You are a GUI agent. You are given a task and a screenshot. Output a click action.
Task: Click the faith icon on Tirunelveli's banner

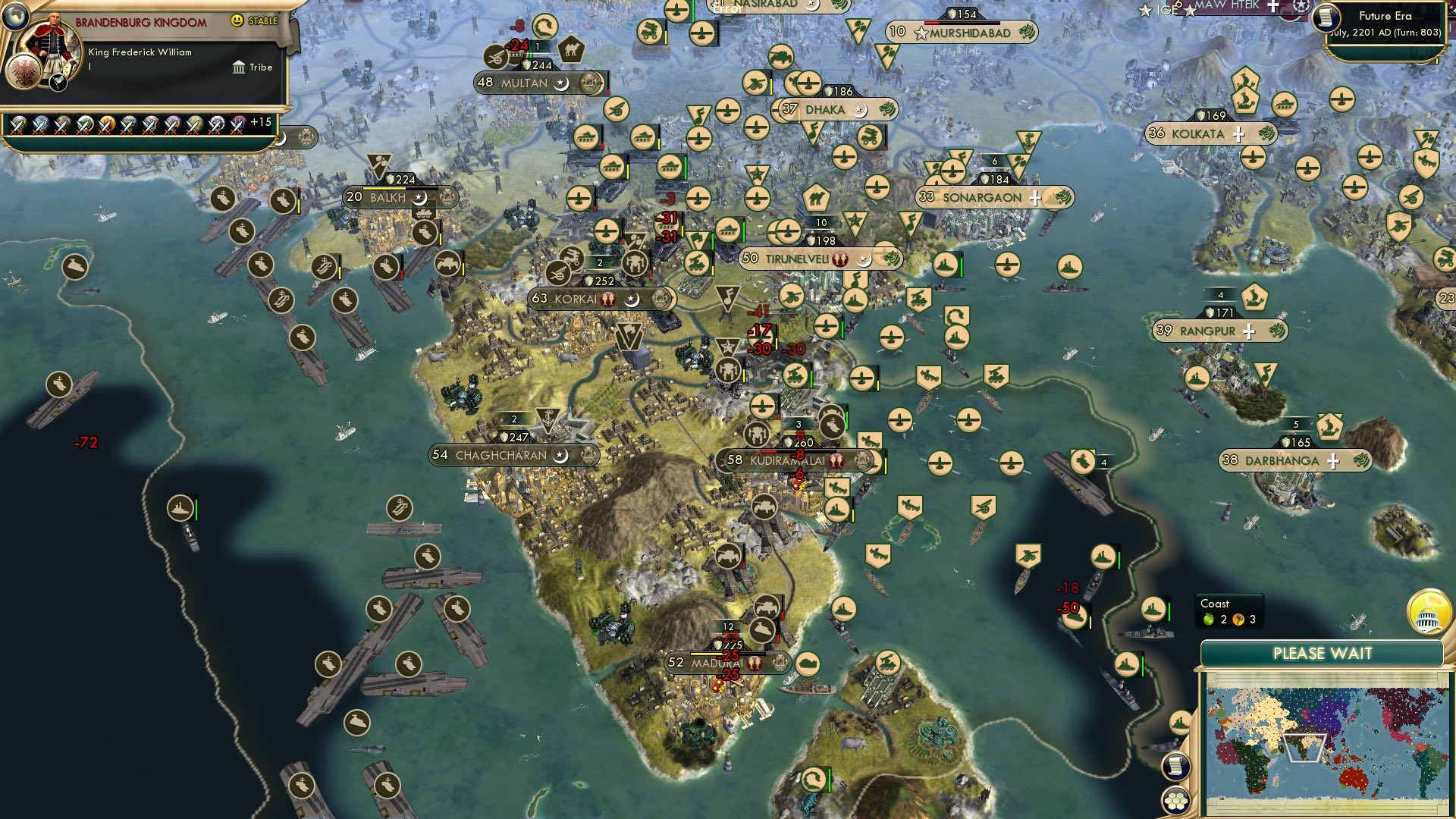pos(839,259)
